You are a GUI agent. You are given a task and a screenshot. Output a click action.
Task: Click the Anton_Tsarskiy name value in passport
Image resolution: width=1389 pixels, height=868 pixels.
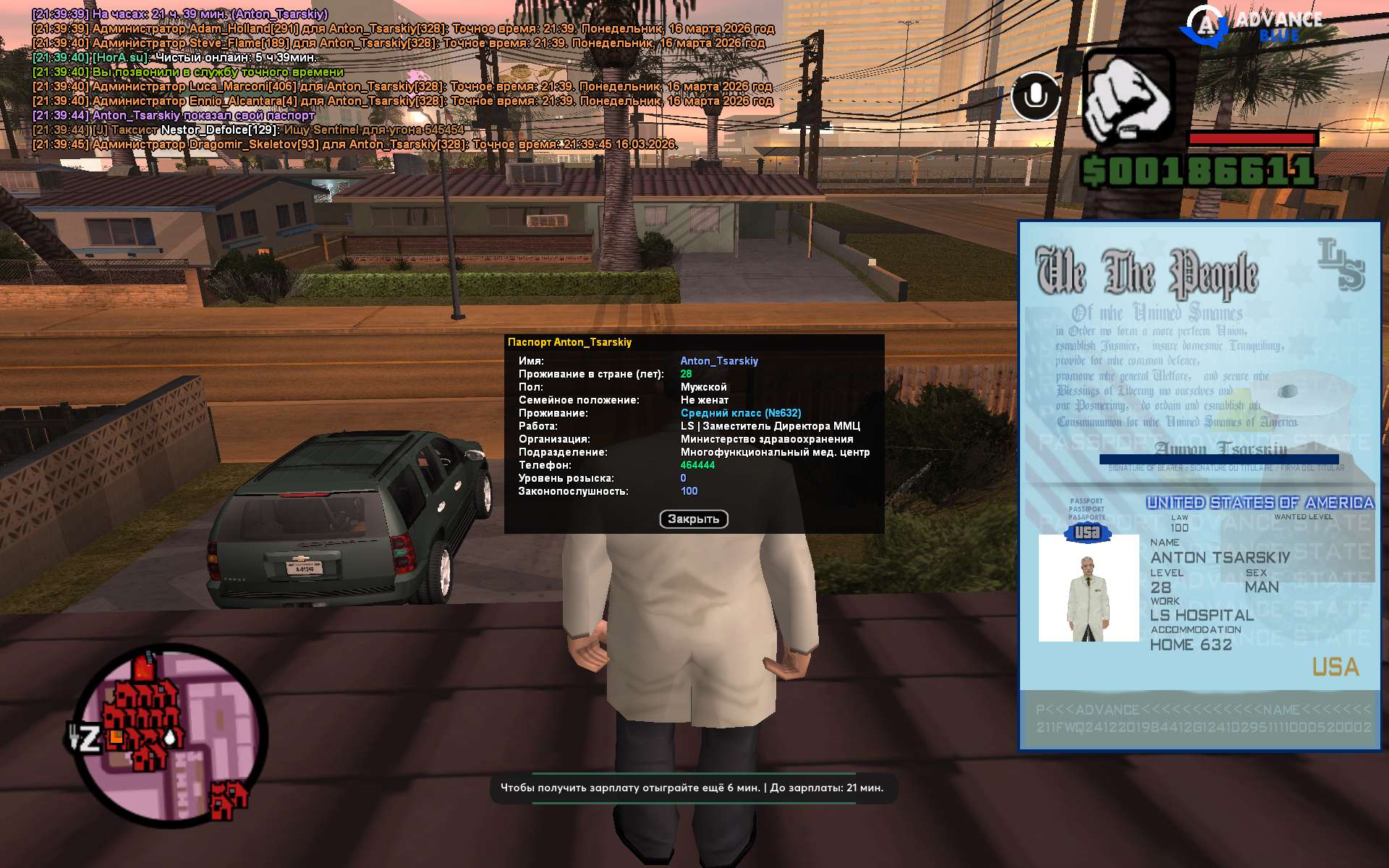718,361
